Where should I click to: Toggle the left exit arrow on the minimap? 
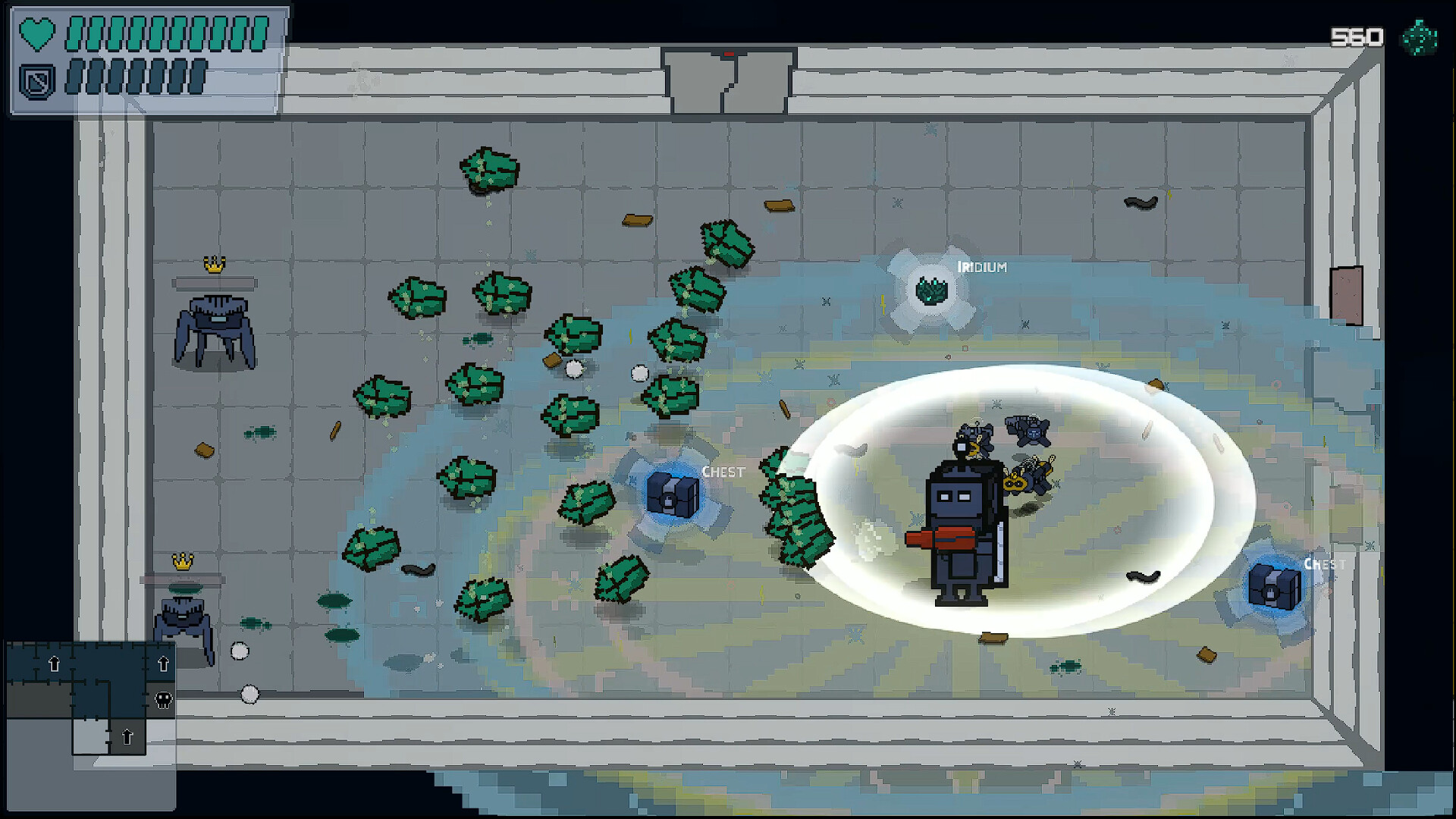[55, 664]
